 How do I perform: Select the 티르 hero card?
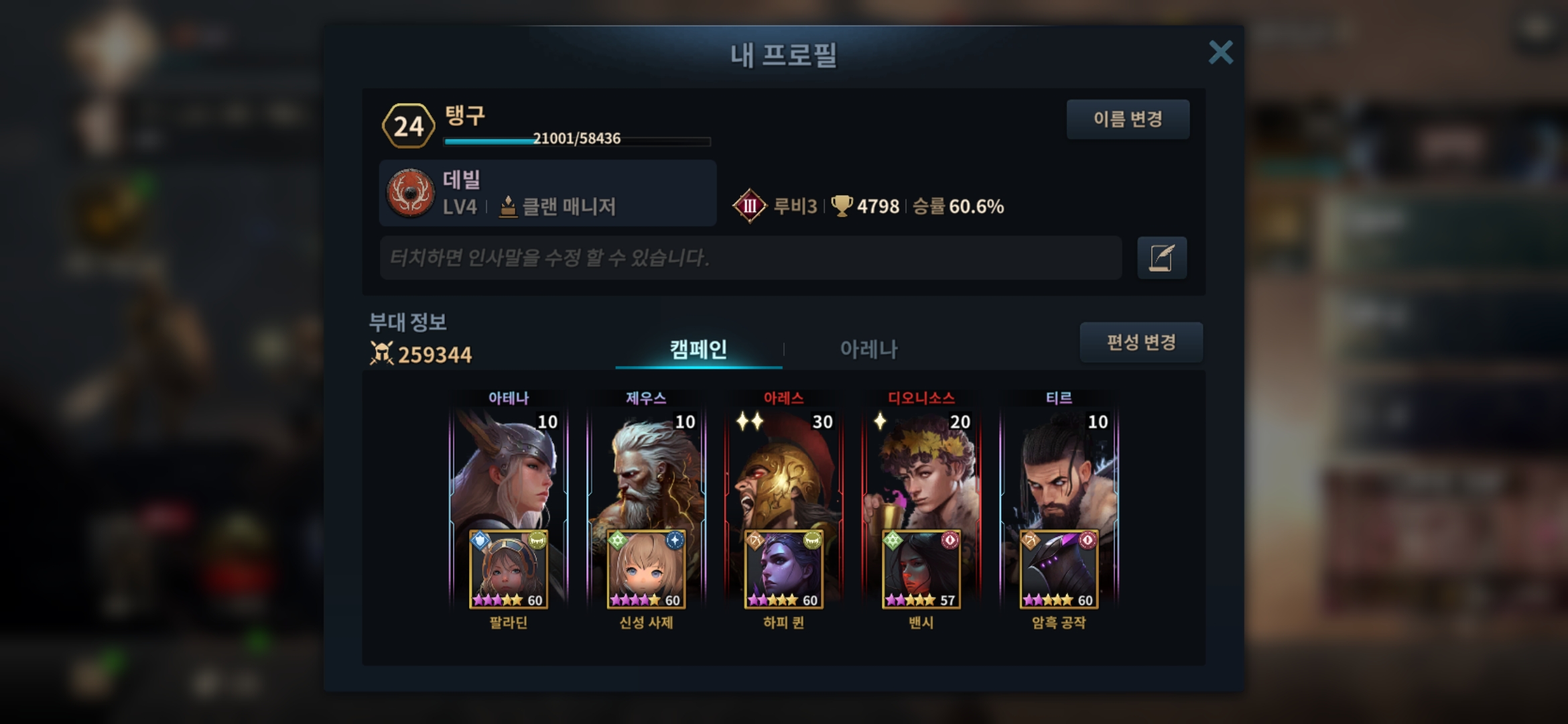1059,469
